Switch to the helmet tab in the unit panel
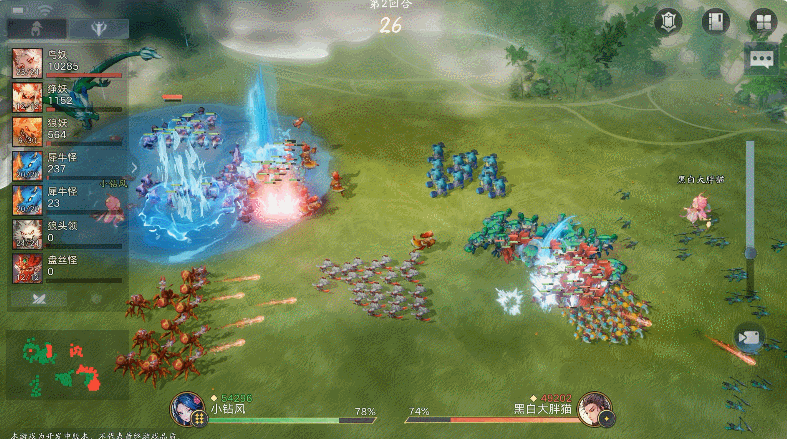This screenshot has width=787, height=439. coord(34,30)
